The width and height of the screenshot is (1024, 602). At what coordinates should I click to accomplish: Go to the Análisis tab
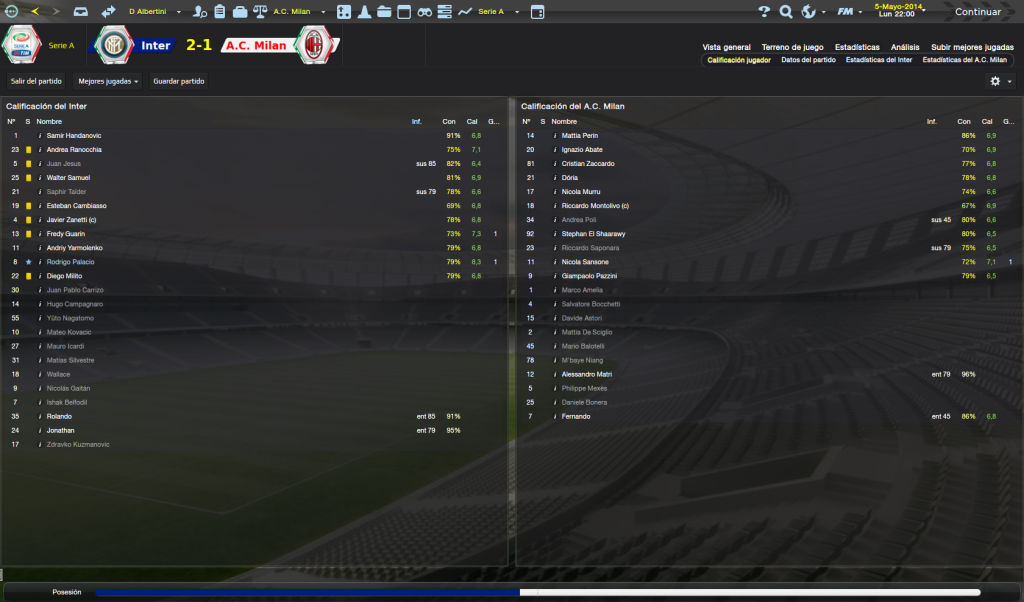pos(905,47)
